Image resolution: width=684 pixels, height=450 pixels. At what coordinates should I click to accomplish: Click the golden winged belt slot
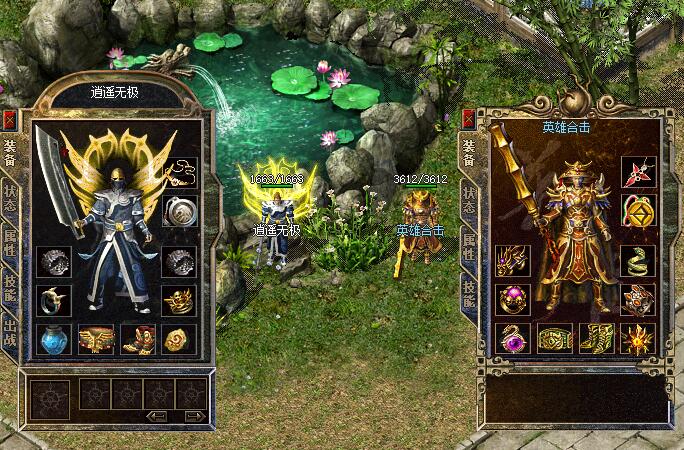96,339
